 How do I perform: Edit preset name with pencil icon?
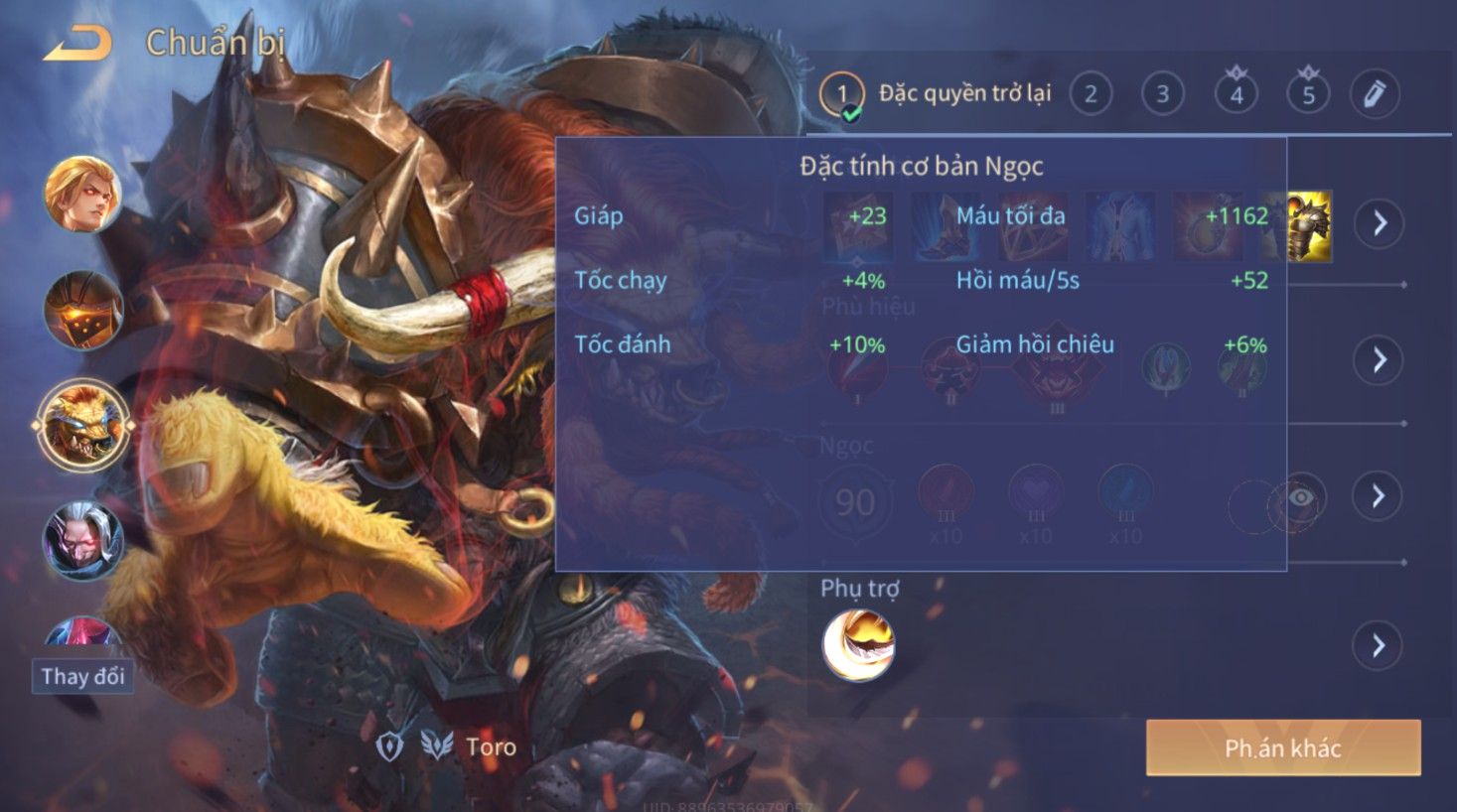coord(1375,94)
